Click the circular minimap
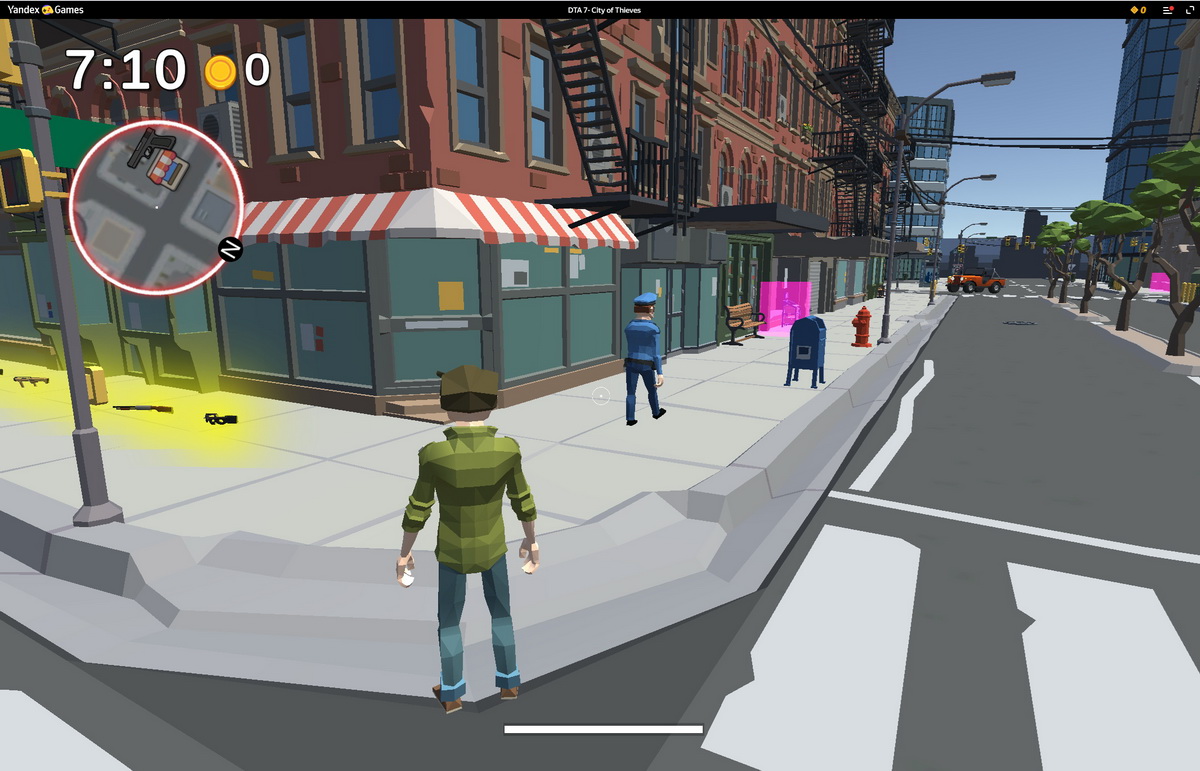1200x771 pixels. point(156,209)
